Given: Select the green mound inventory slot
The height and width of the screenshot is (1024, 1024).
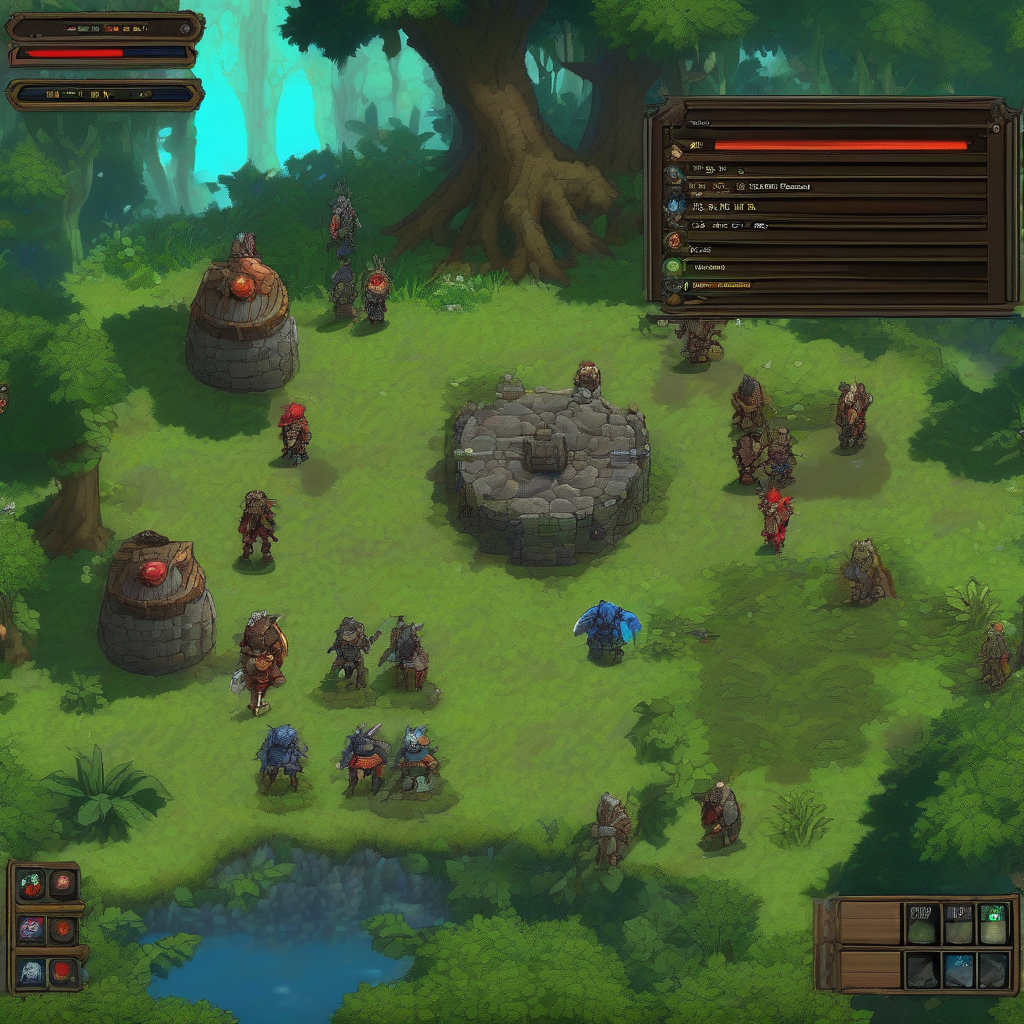Looking at the screenshot, I should [922, 925].
